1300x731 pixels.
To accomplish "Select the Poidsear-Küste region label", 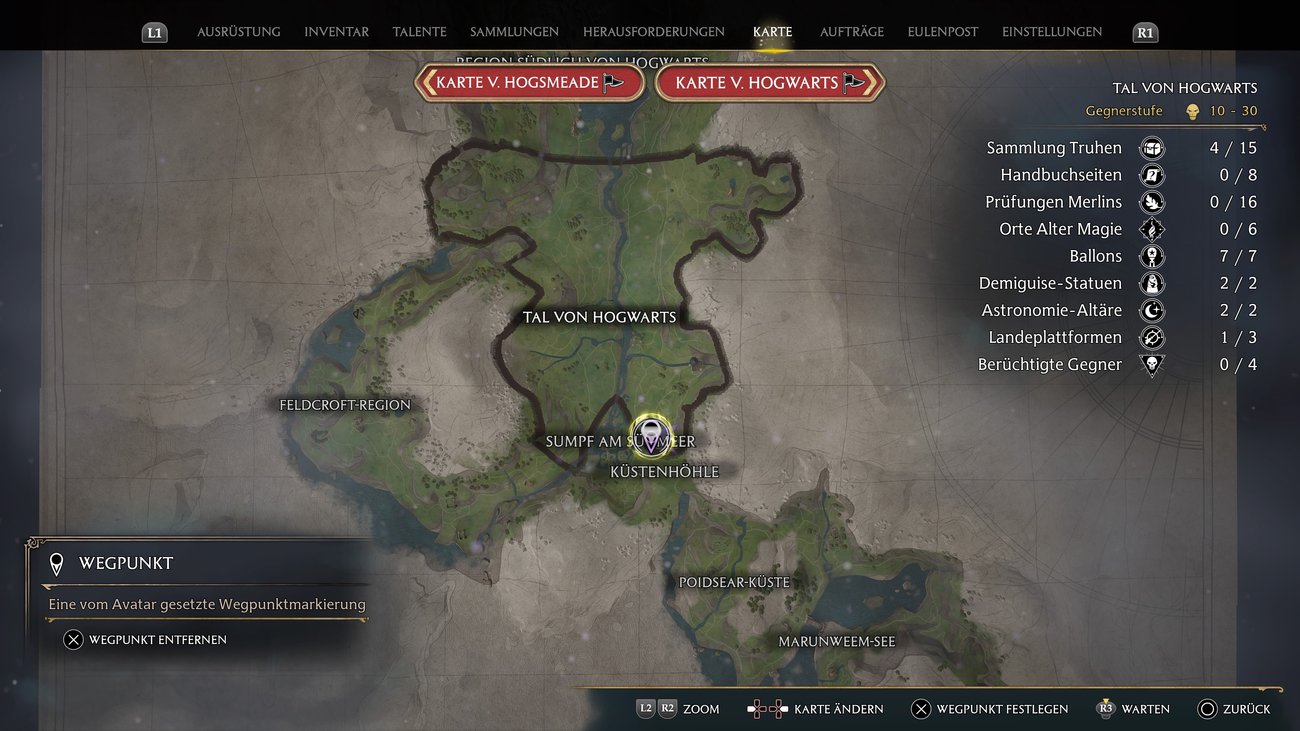I will click(734, 582).
